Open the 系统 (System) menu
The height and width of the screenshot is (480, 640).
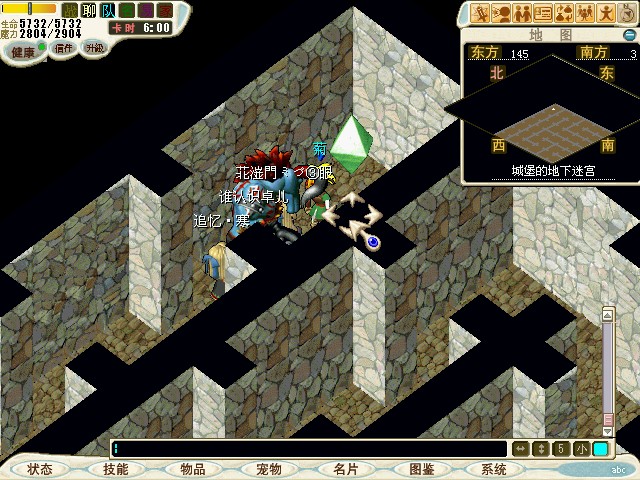(494, 468)
